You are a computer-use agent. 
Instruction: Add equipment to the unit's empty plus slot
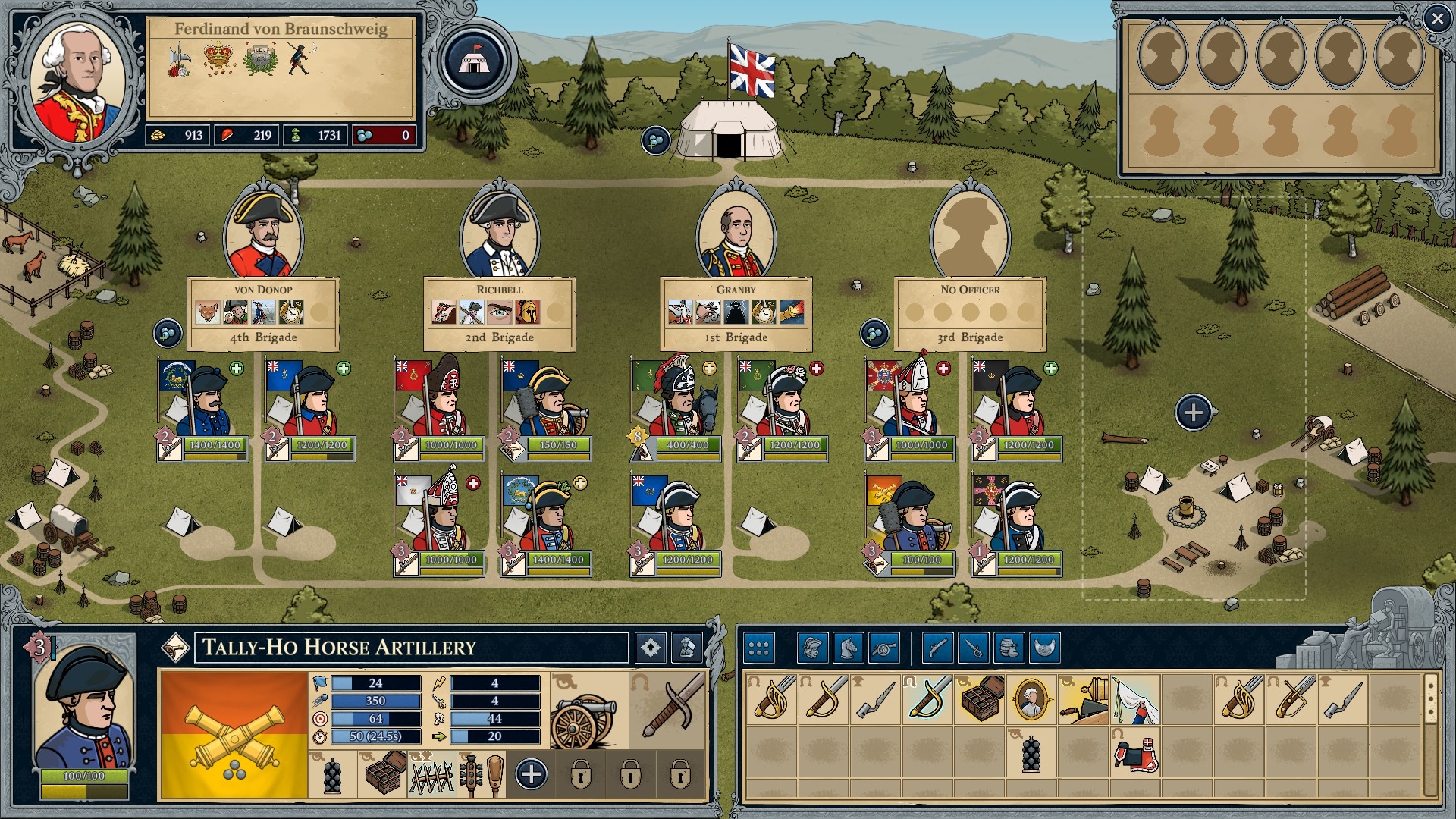coord(531,774)
